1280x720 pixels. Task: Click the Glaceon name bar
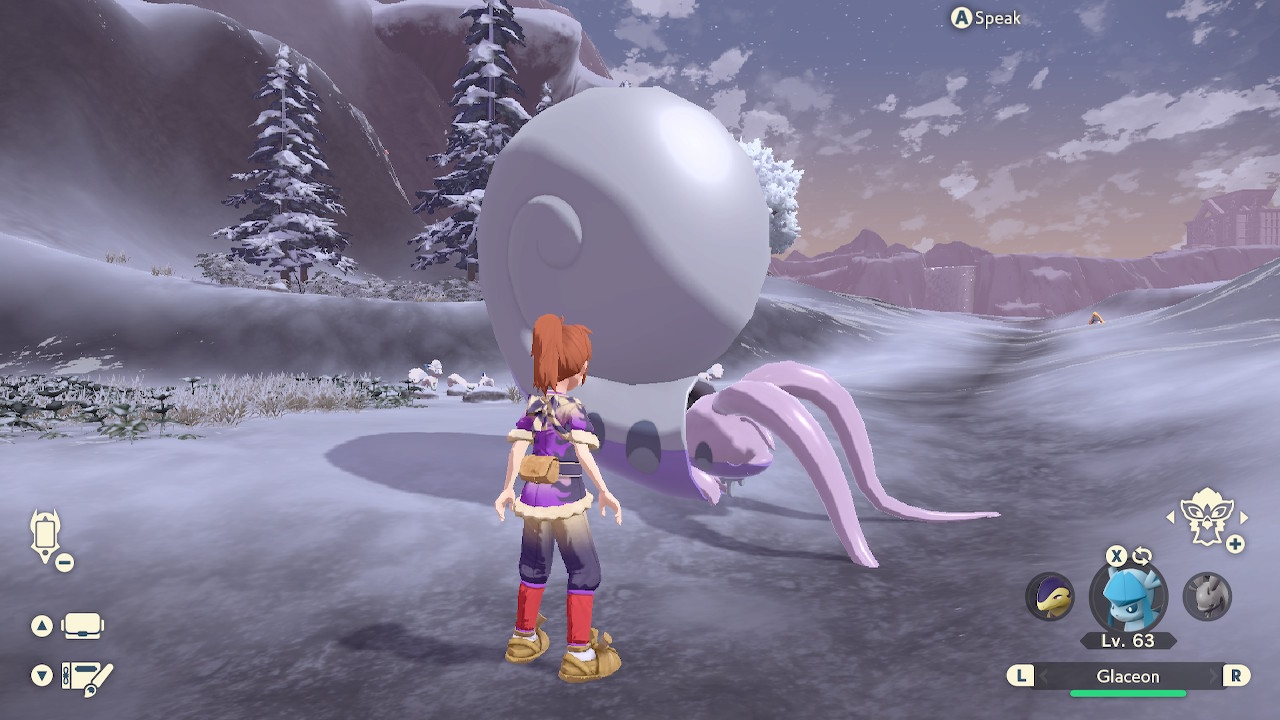(1127, 676)
